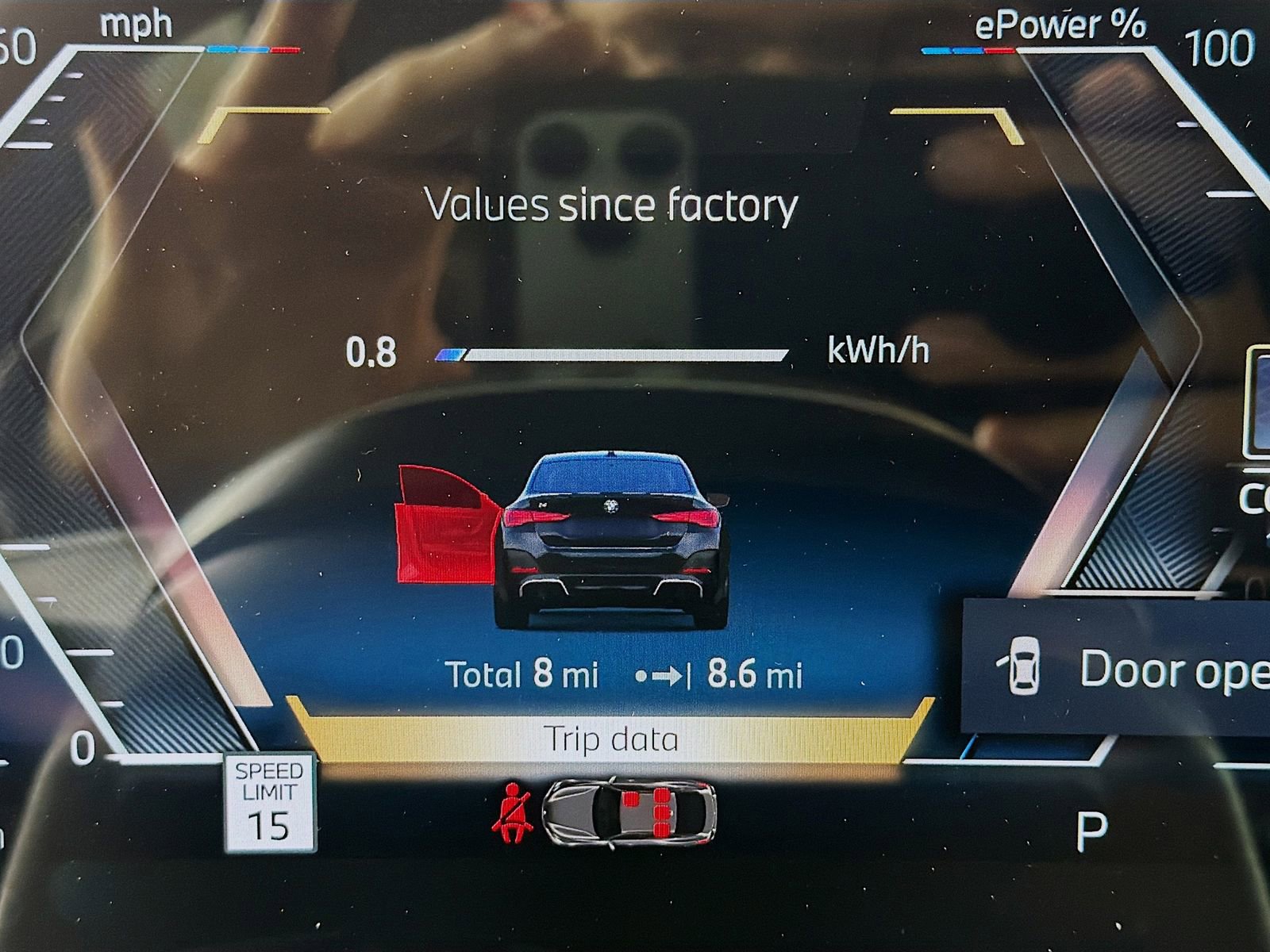The width and height of the screenshot is (1270, 952).
Task: Tap the Speed Limit 15 sign icon
Action: point(270,804)
